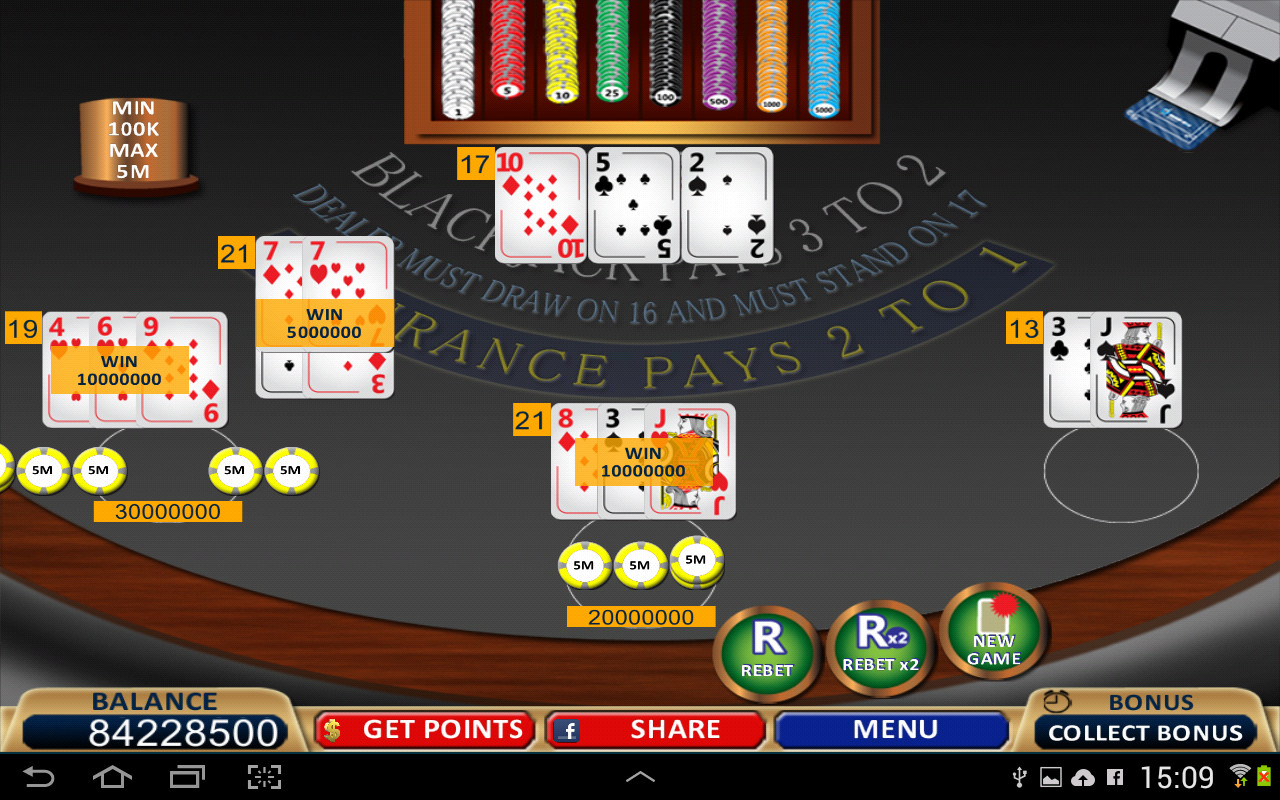Viewport: 1280px width, 800px height.
Task: Pick the blue 5000 chip stack
Action: point(823,60)
